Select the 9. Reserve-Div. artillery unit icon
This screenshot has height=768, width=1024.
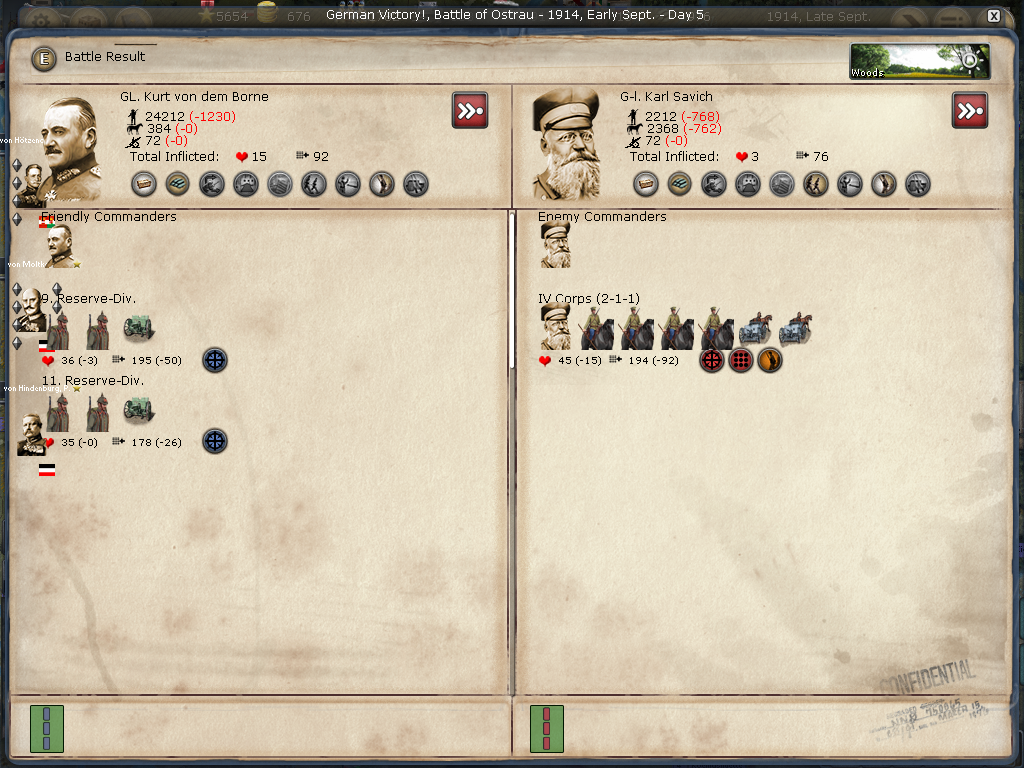(x=138, y=328)
